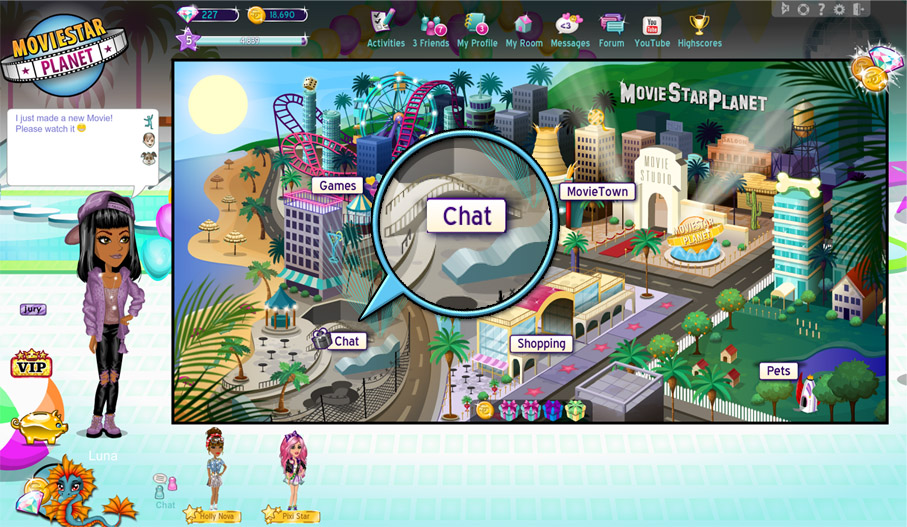Open the gear settings icon

(x=837, y=9)
